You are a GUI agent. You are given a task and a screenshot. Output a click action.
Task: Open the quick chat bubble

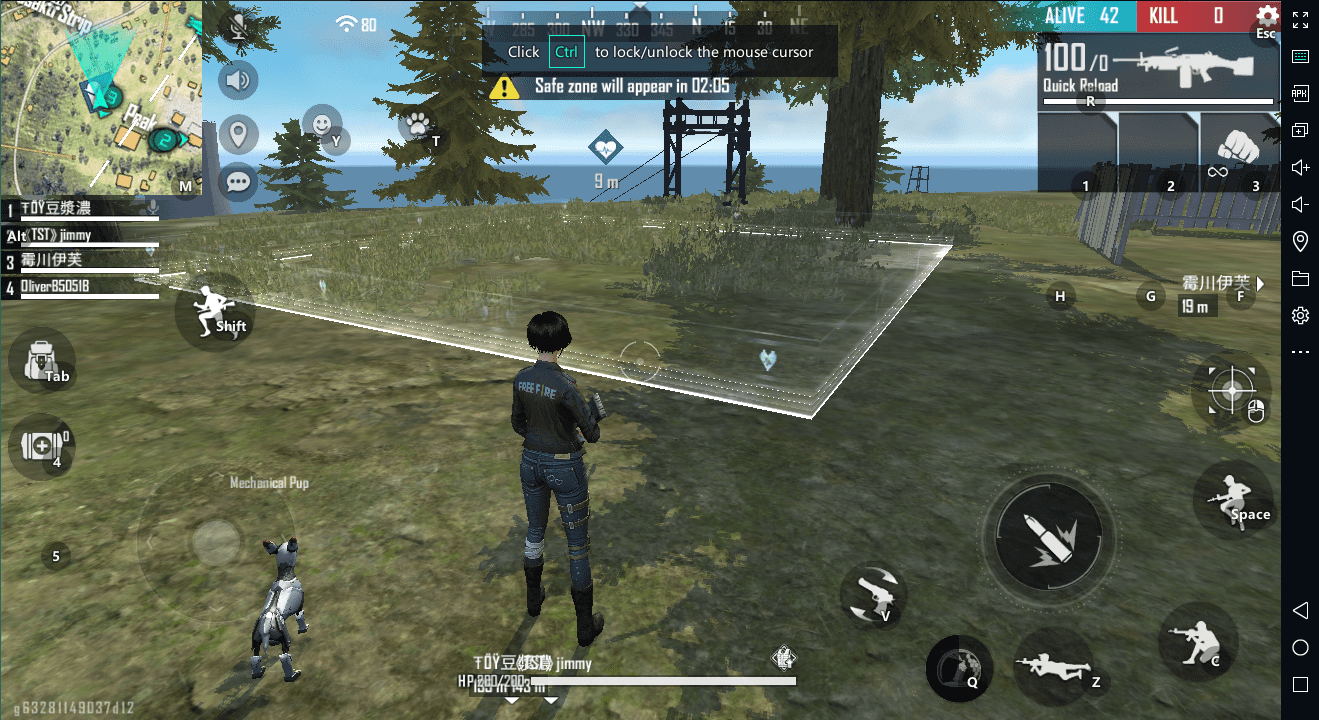tap(238, 182)
